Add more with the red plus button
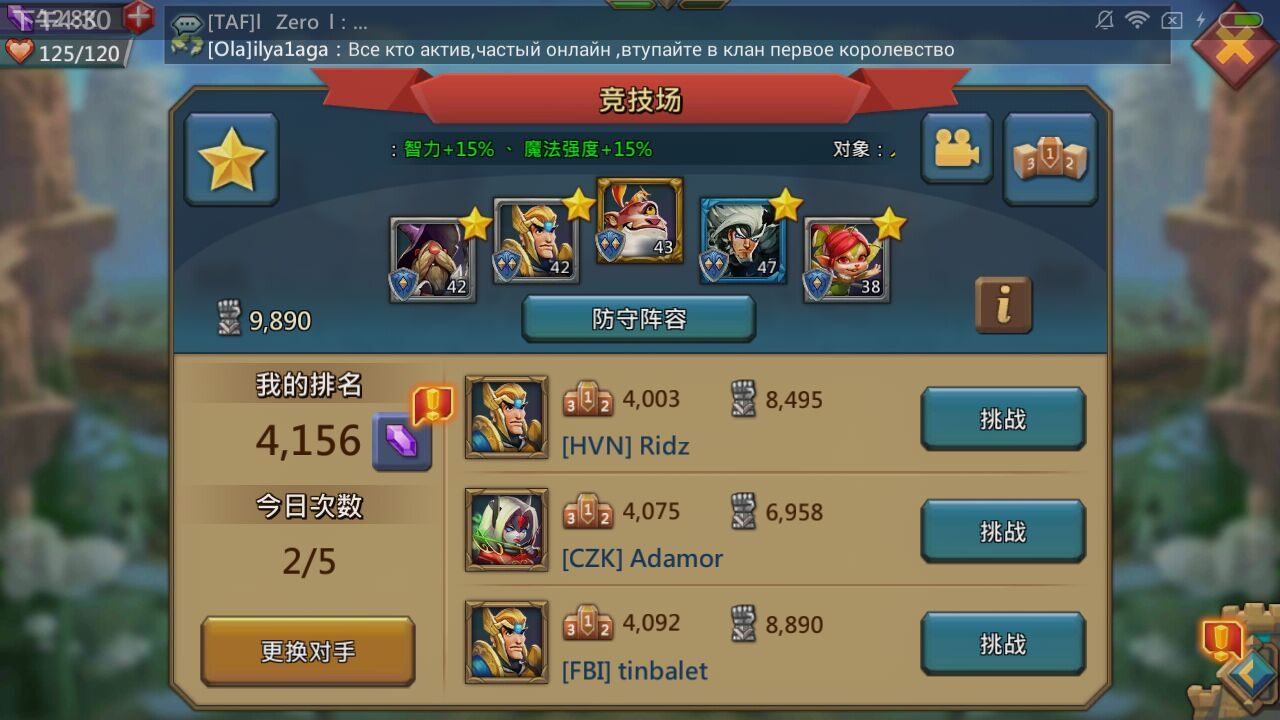This screenshot has height=720, width=1280. [138, 16]
